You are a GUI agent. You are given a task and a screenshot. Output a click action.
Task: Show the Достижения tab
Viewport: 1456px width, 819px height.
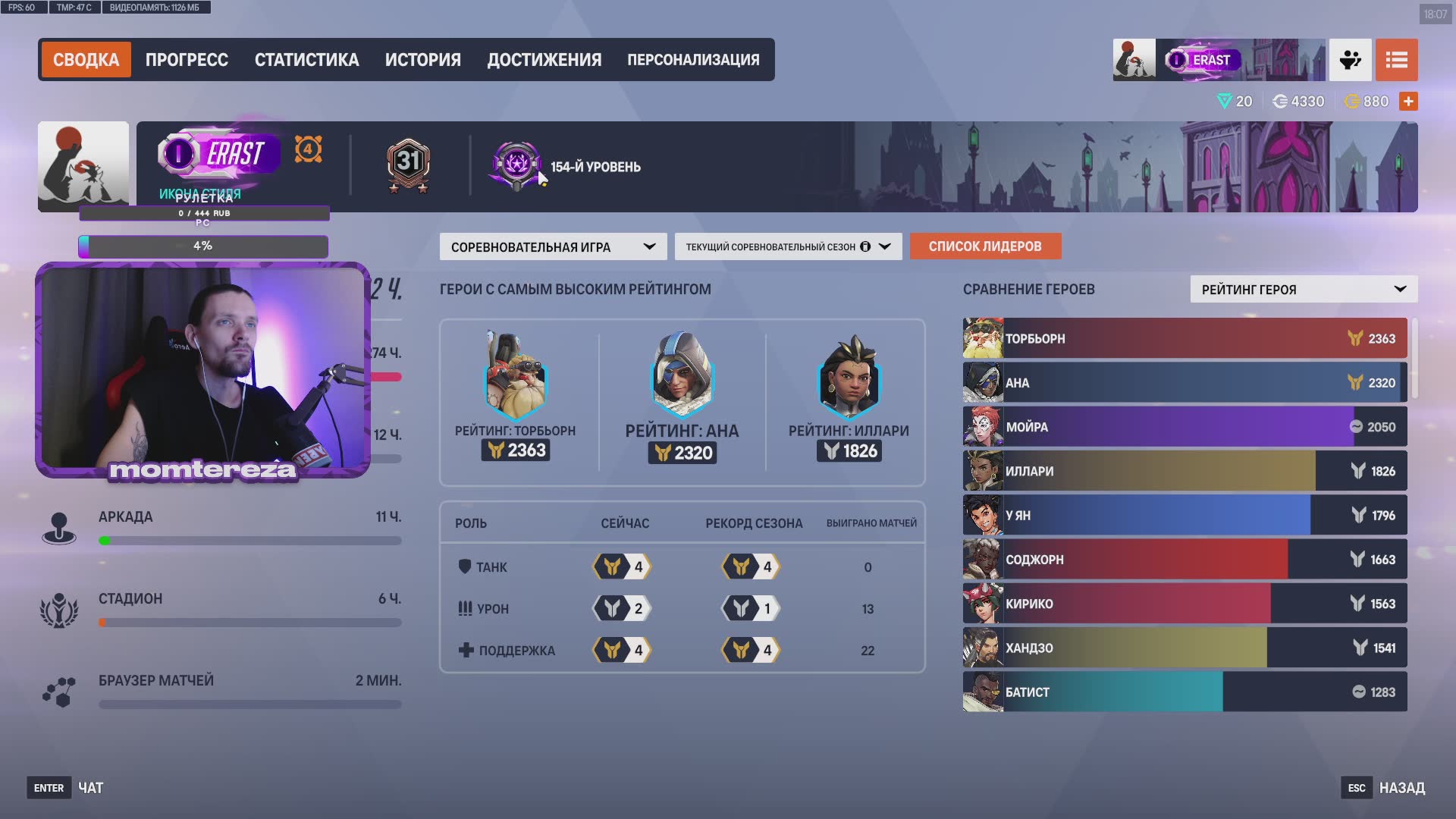pyautogui.click(x=544, y=60)
